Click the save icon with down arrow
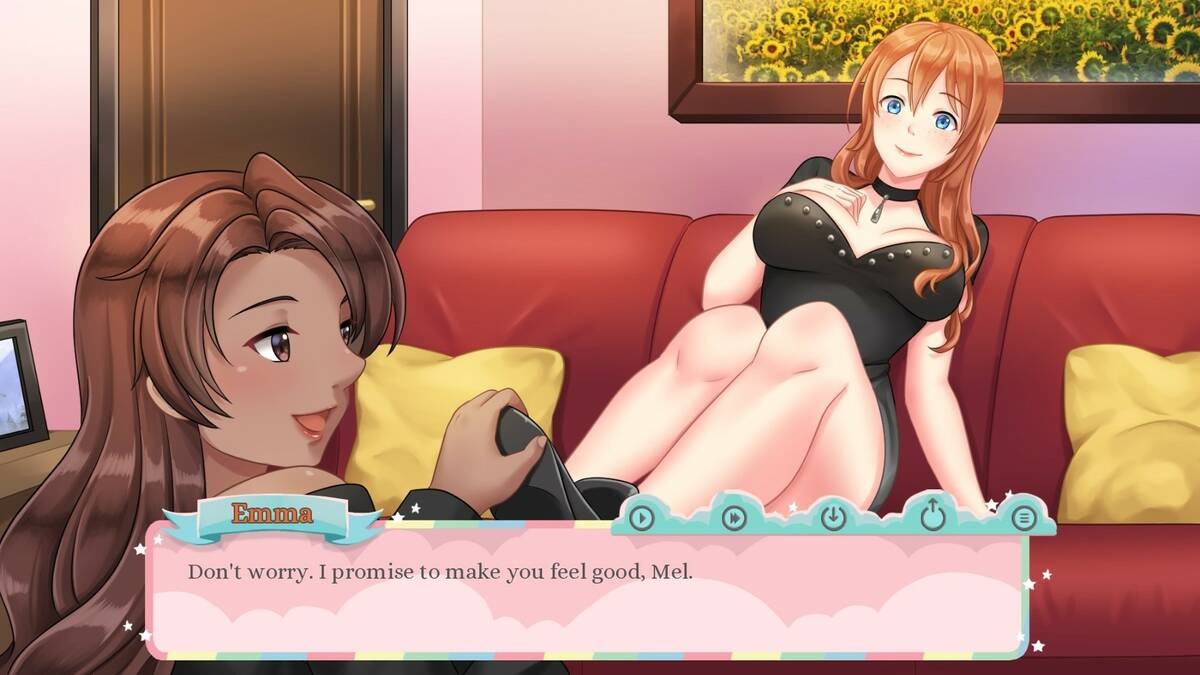 pyautogui.click(x=833, y=517)
